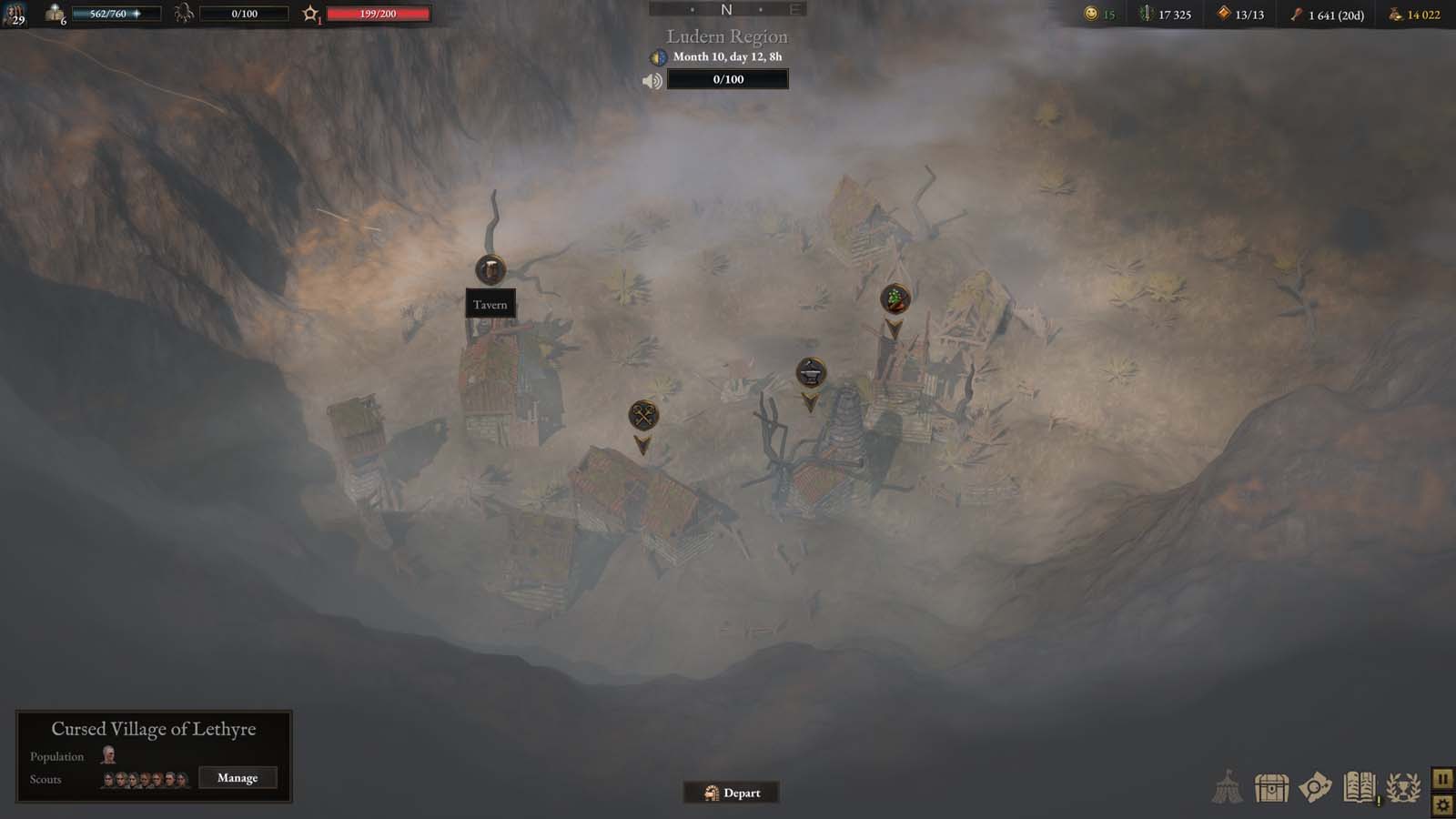Click the Depart button
The height and width of the screenshot is (819, 1456).
pyautogui.click(x=731, y=793)
